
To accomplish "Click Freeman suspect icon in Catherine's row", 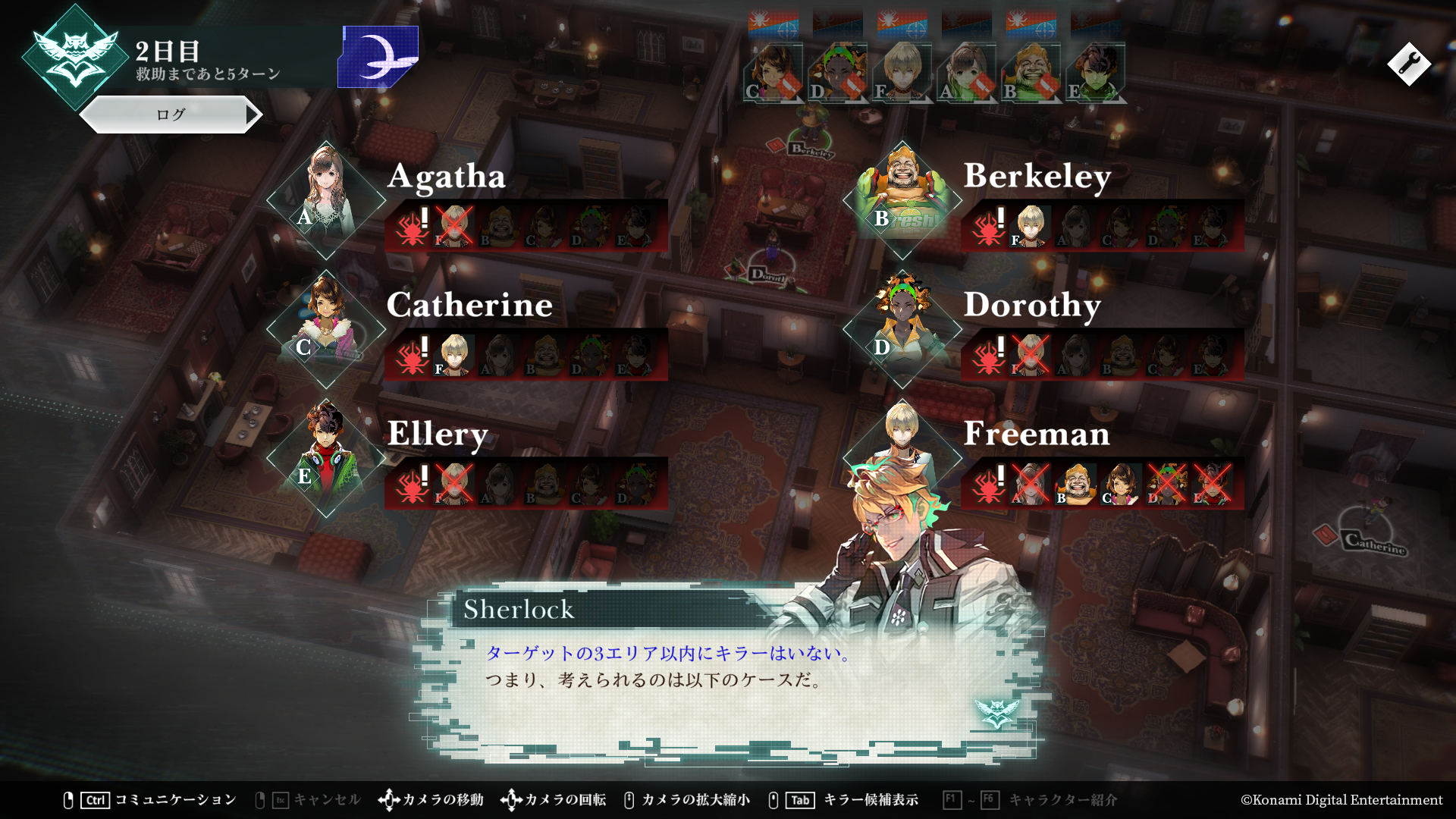I will 454,355.
